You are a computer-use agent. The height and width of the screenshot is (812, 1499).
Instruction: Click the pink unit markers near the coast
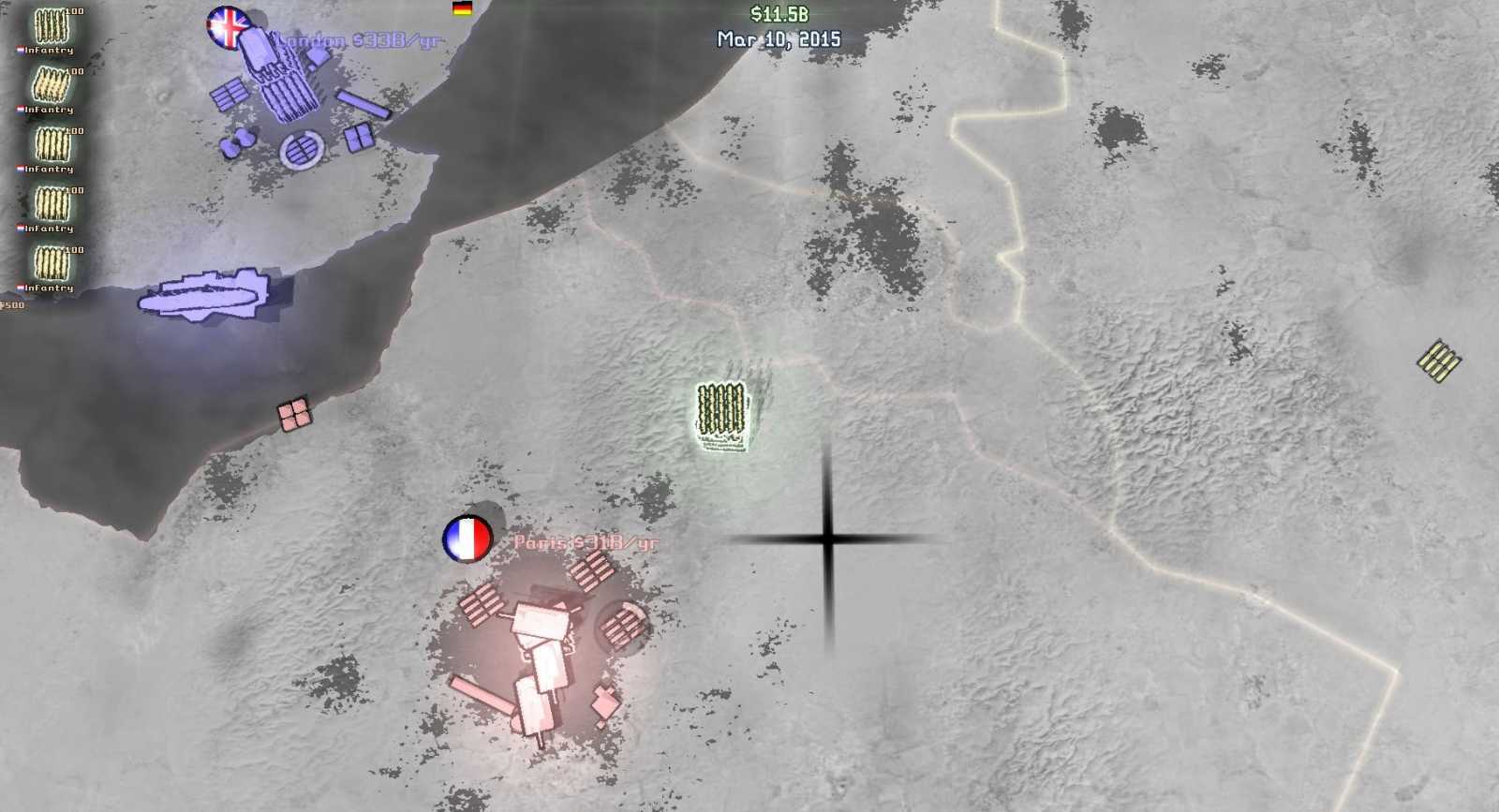tap(293, 416)
